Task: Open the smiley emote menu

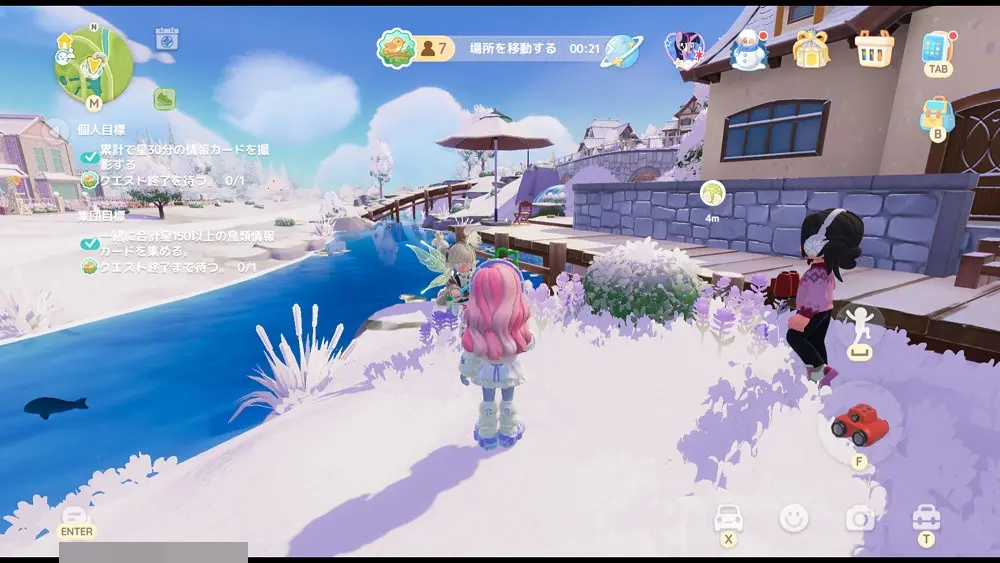Action: click(794, 517)
